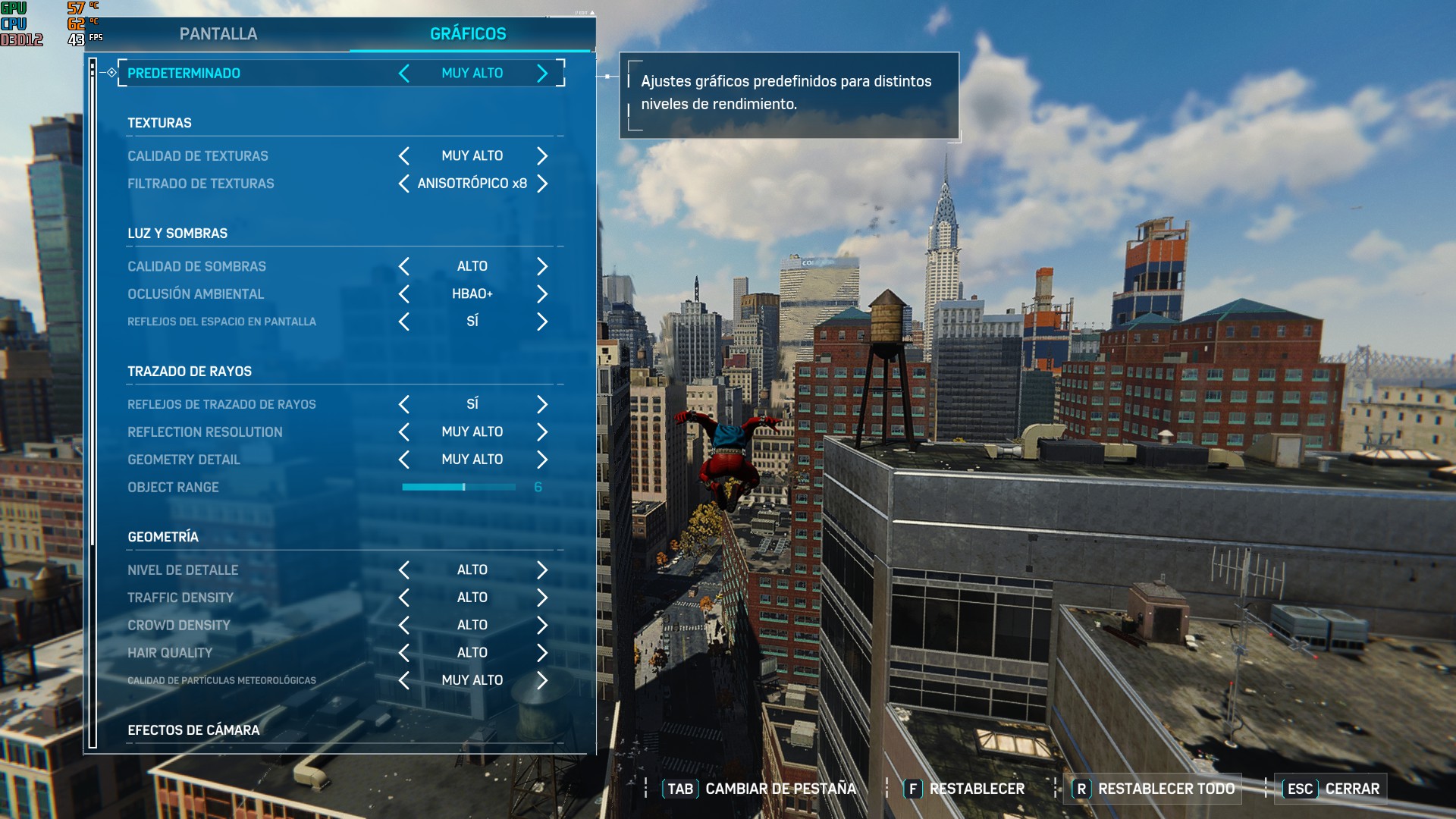Image resolution: width=1456 pixels, height=819 pixels.
Task: Cycle OCLUSIÓN AMBIENTAL to next option
Action: (x=541, y=294)
